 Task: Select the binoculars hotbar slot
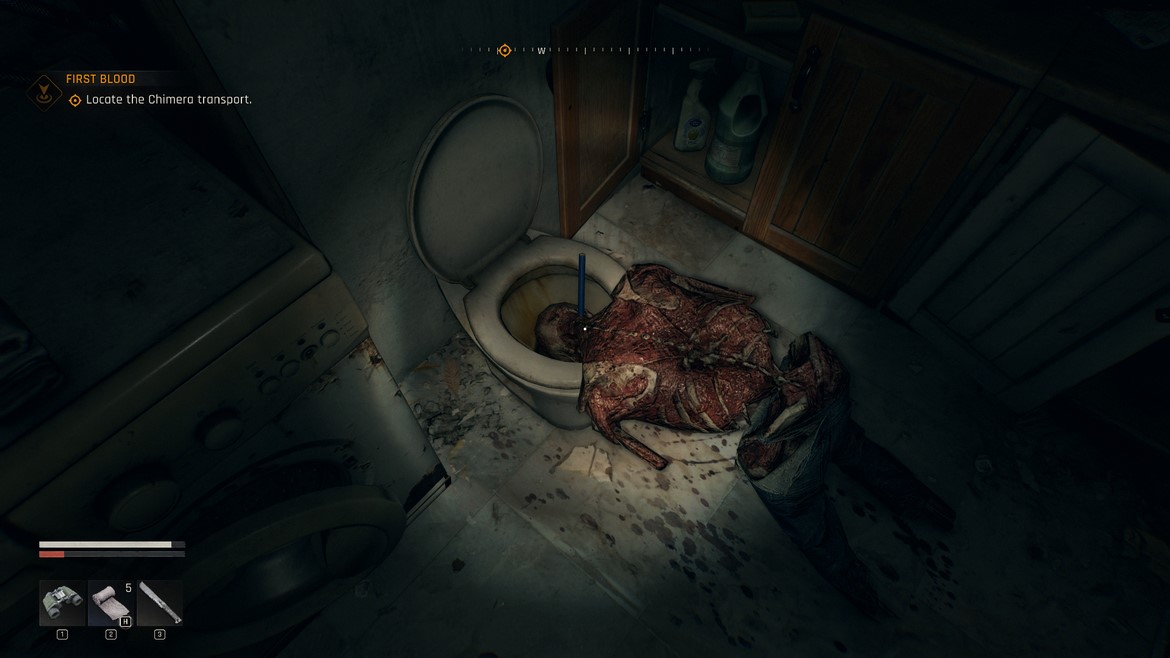62,603
